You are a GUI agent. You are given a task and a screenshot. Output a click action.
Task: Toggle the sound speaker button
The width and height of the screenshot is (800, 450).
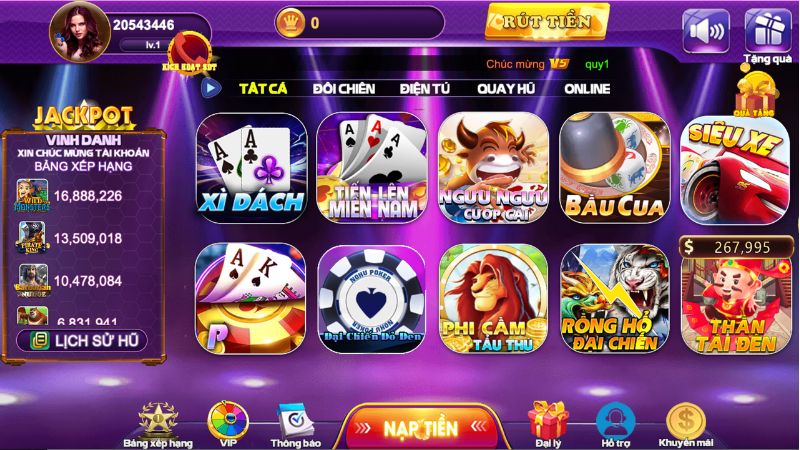point(706,30)
